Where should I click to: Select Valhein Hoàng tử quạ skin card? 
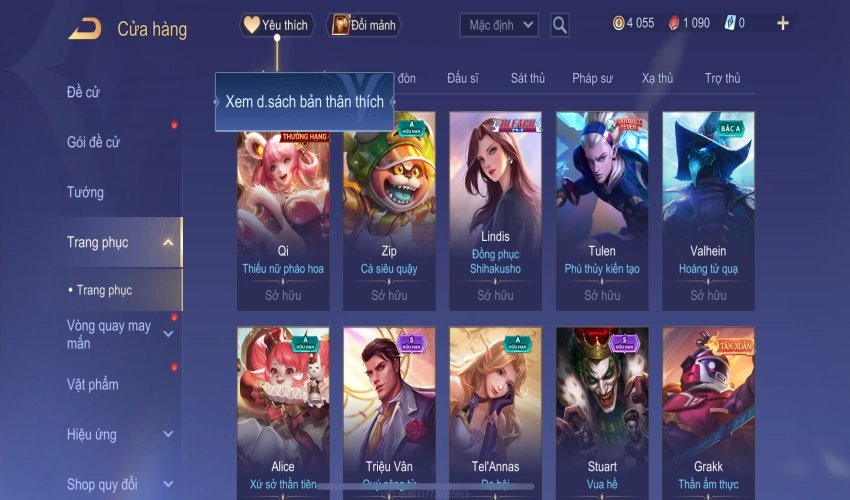(708, 208)
